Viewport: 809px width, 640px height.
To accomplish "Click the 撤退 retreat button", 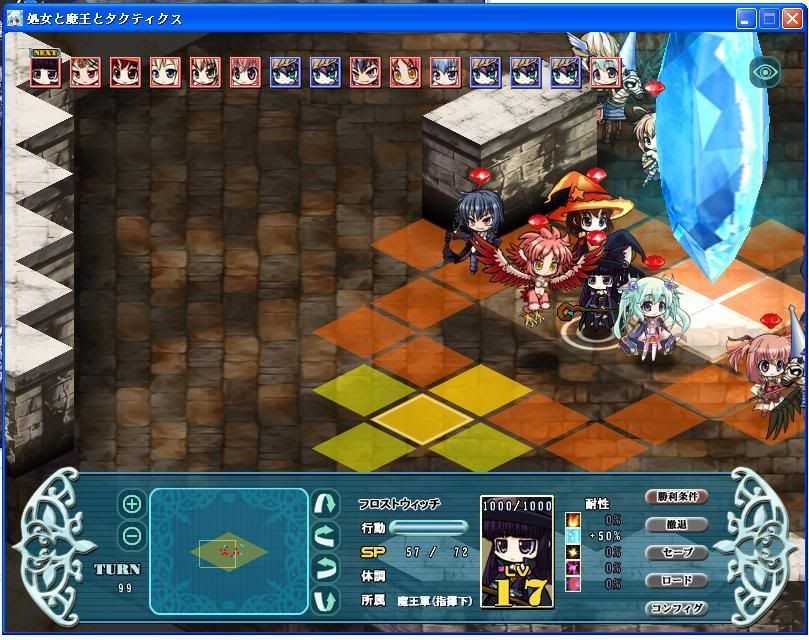I will (677, 525).
